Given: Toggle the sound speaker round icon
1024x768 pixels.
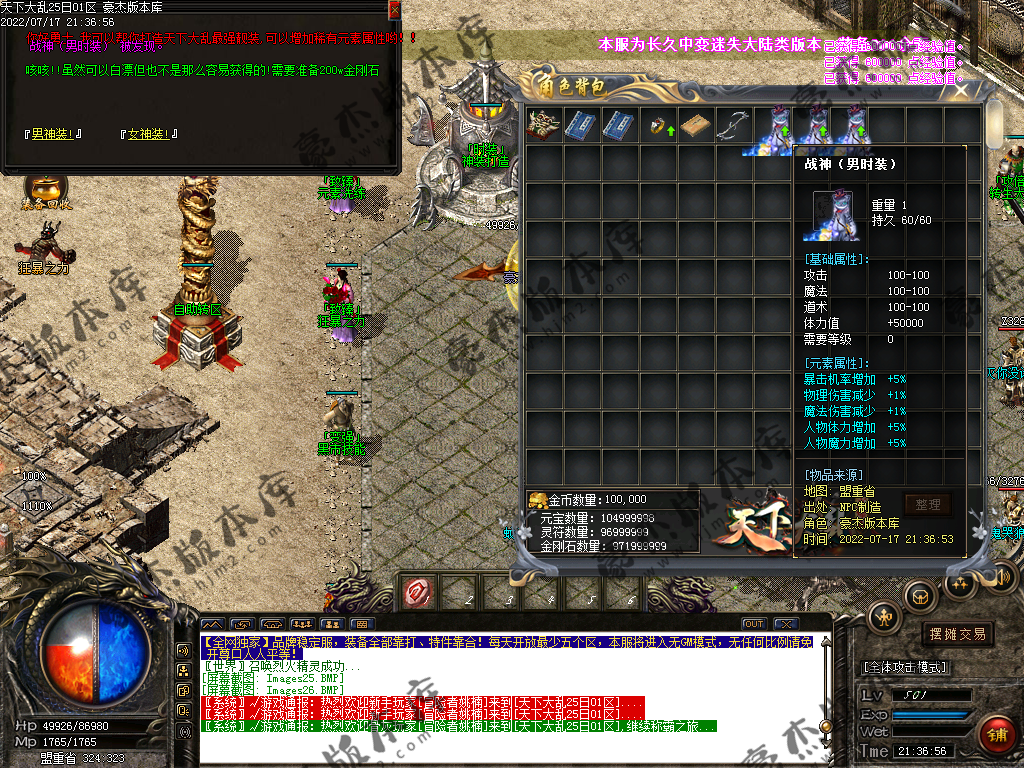Looking at the screenshot, I should (x=1000, y=577).
